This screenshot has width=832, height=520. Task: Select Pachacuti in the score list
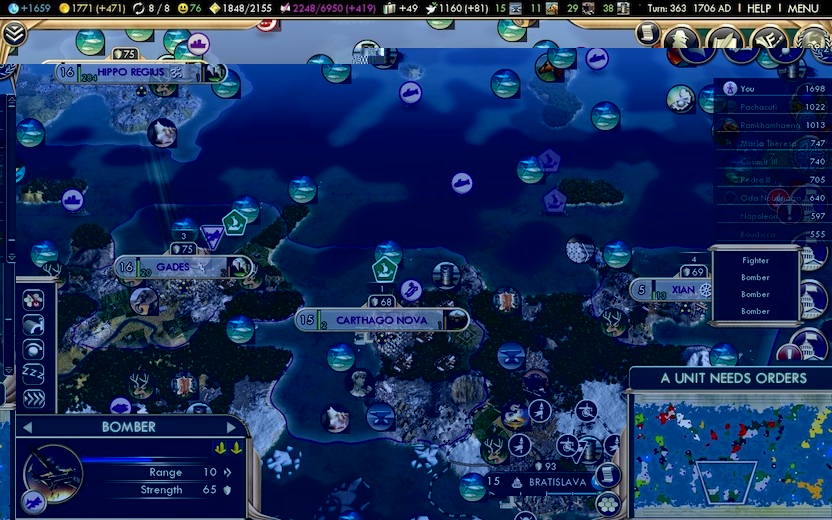[x=768, y=107]
